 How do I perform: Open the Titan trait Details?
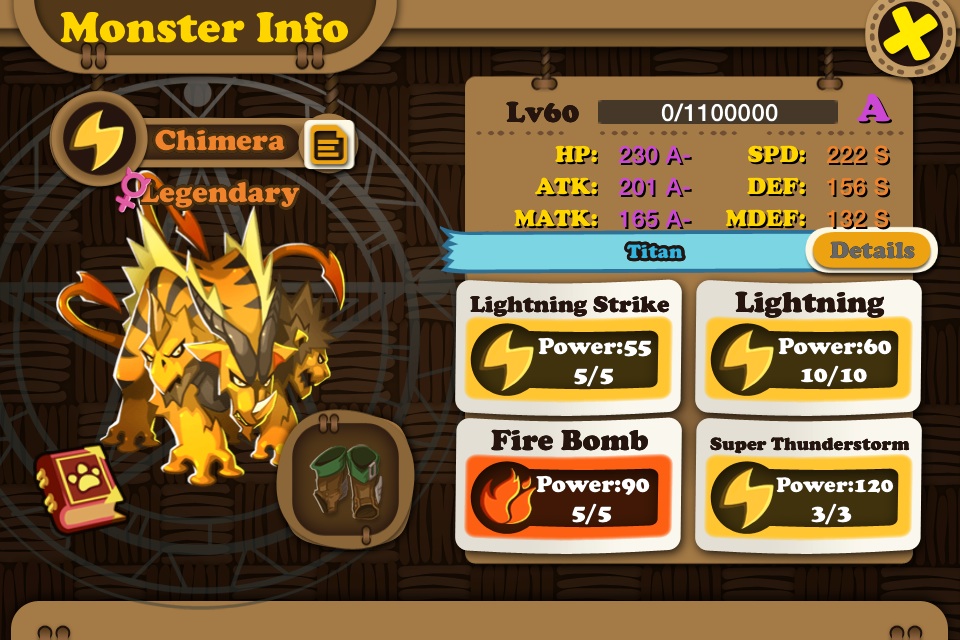[871, 251]
